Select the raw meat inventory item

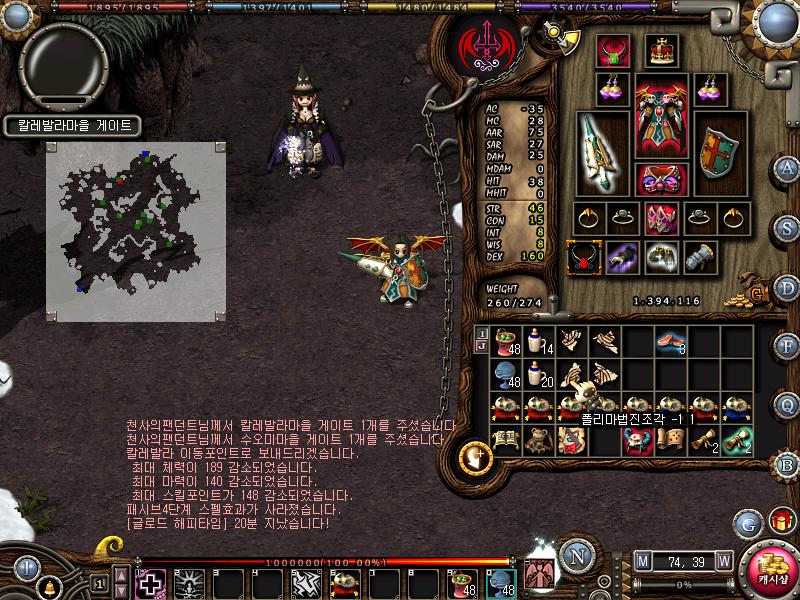pyautogui.click(x=667, y=343)
